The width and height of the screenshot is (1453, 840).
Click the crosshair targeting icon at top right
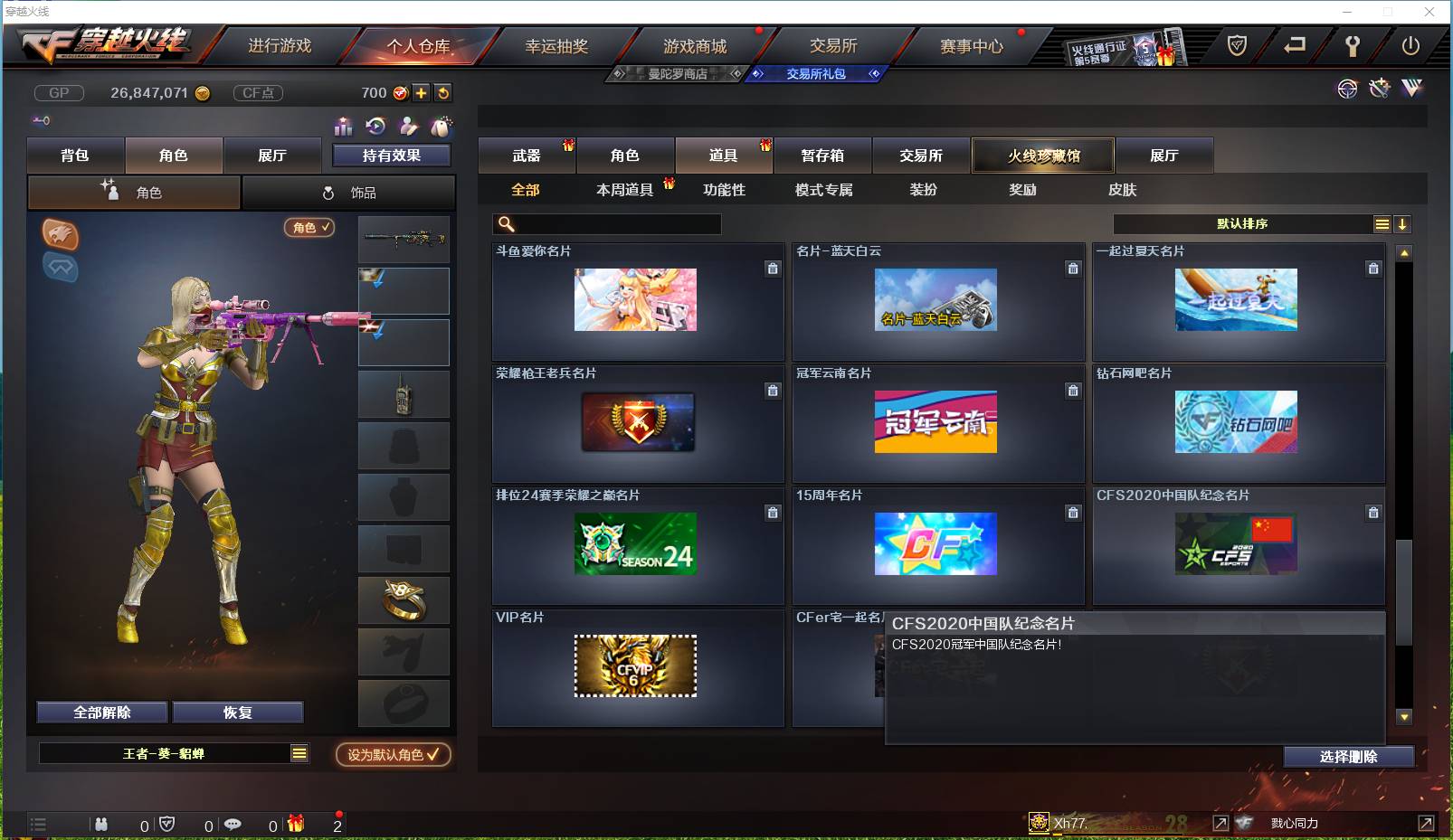pyautogui.click(x=1348, y=90)
